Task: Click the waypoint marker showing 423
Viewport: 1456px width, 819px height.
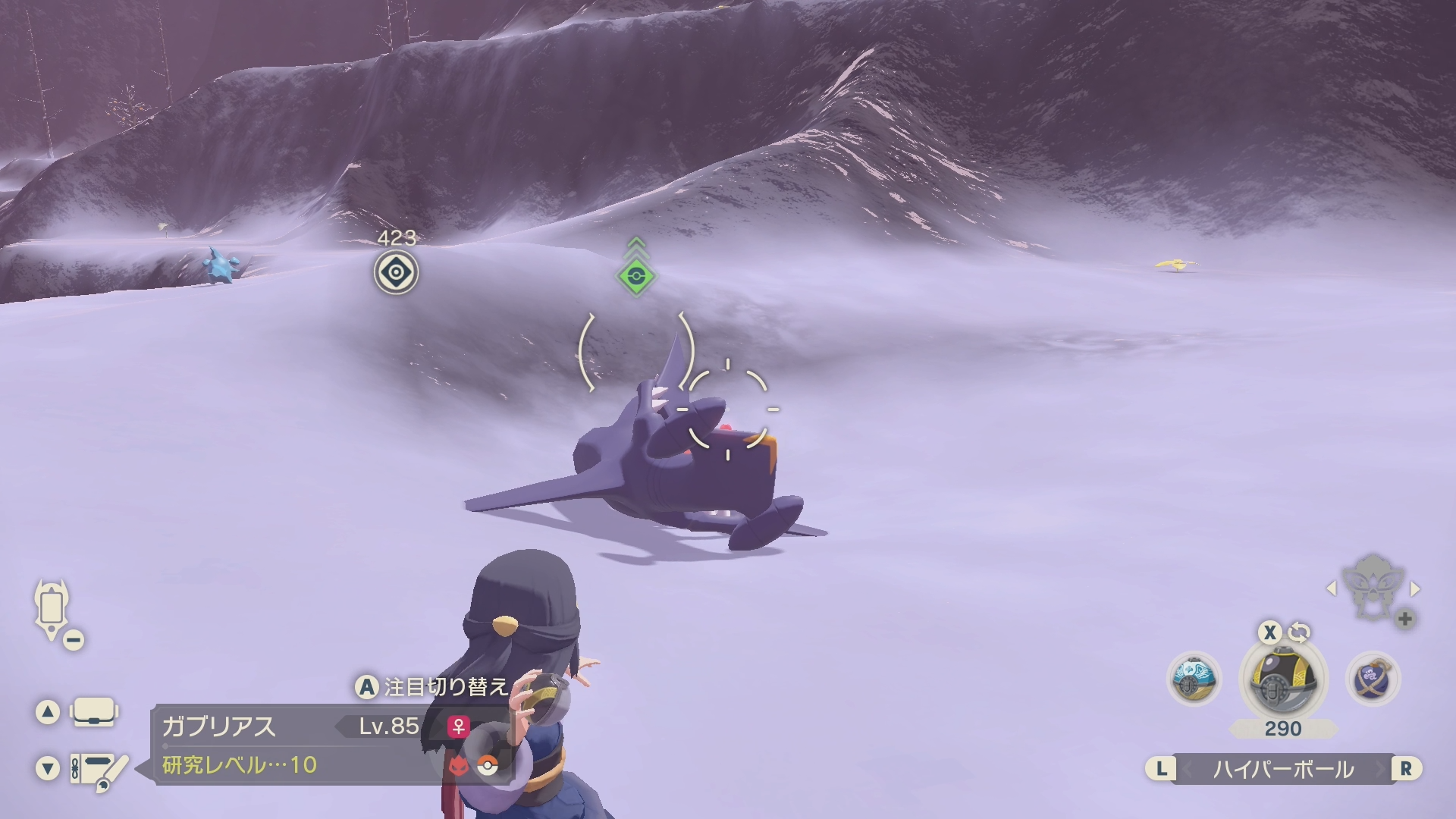Action: (x=396, y=272)
